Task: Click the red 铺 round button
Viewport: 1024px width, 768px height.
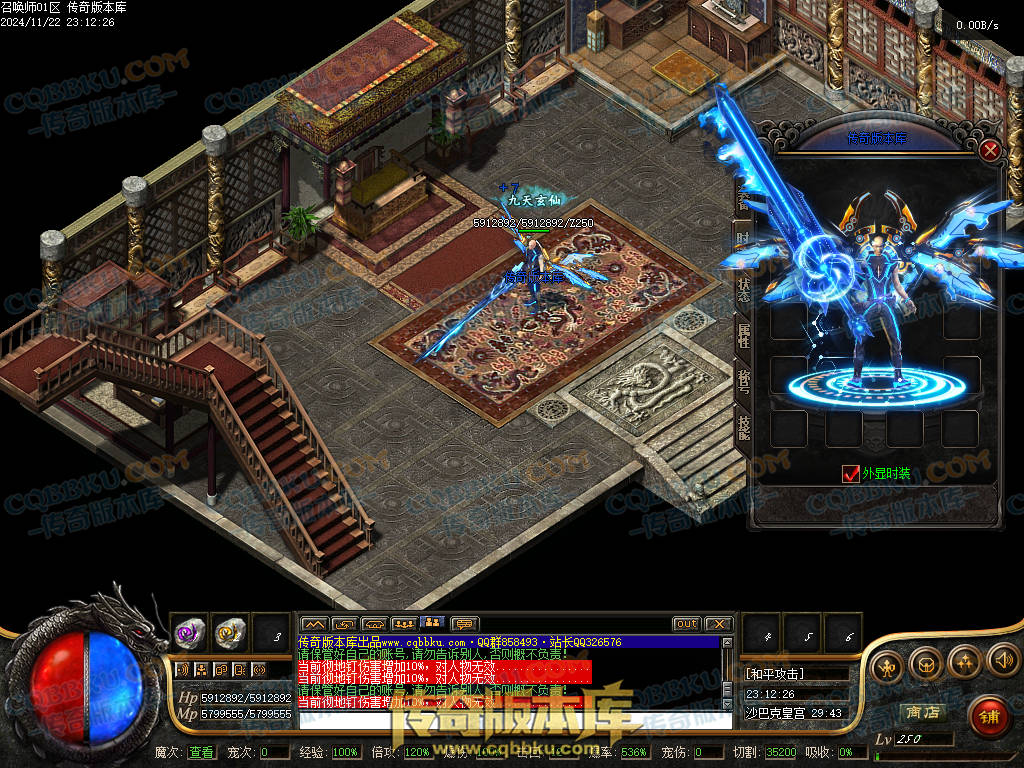Action: pos(989,715)
